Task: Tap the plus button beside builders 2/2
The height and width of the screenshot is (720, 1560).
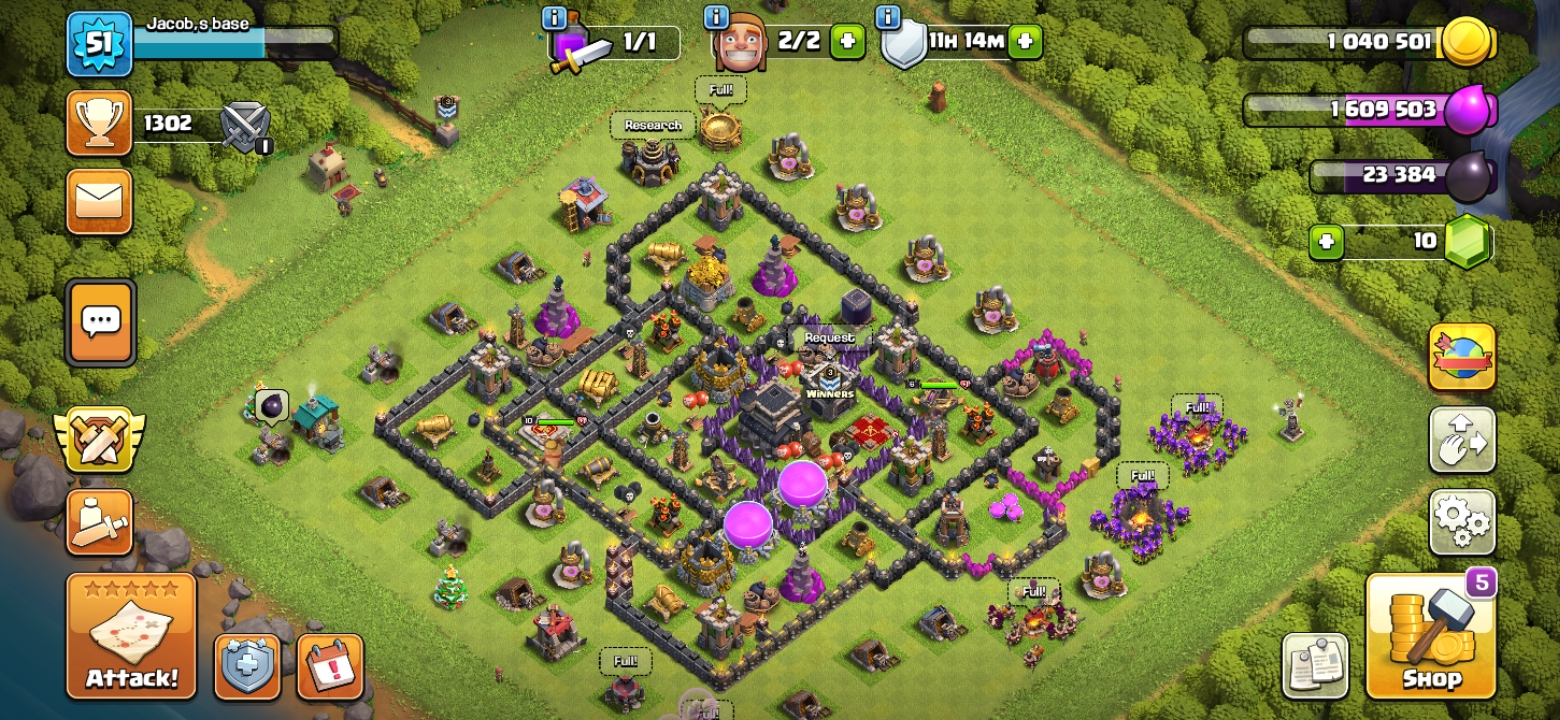Action: [847, 42]
